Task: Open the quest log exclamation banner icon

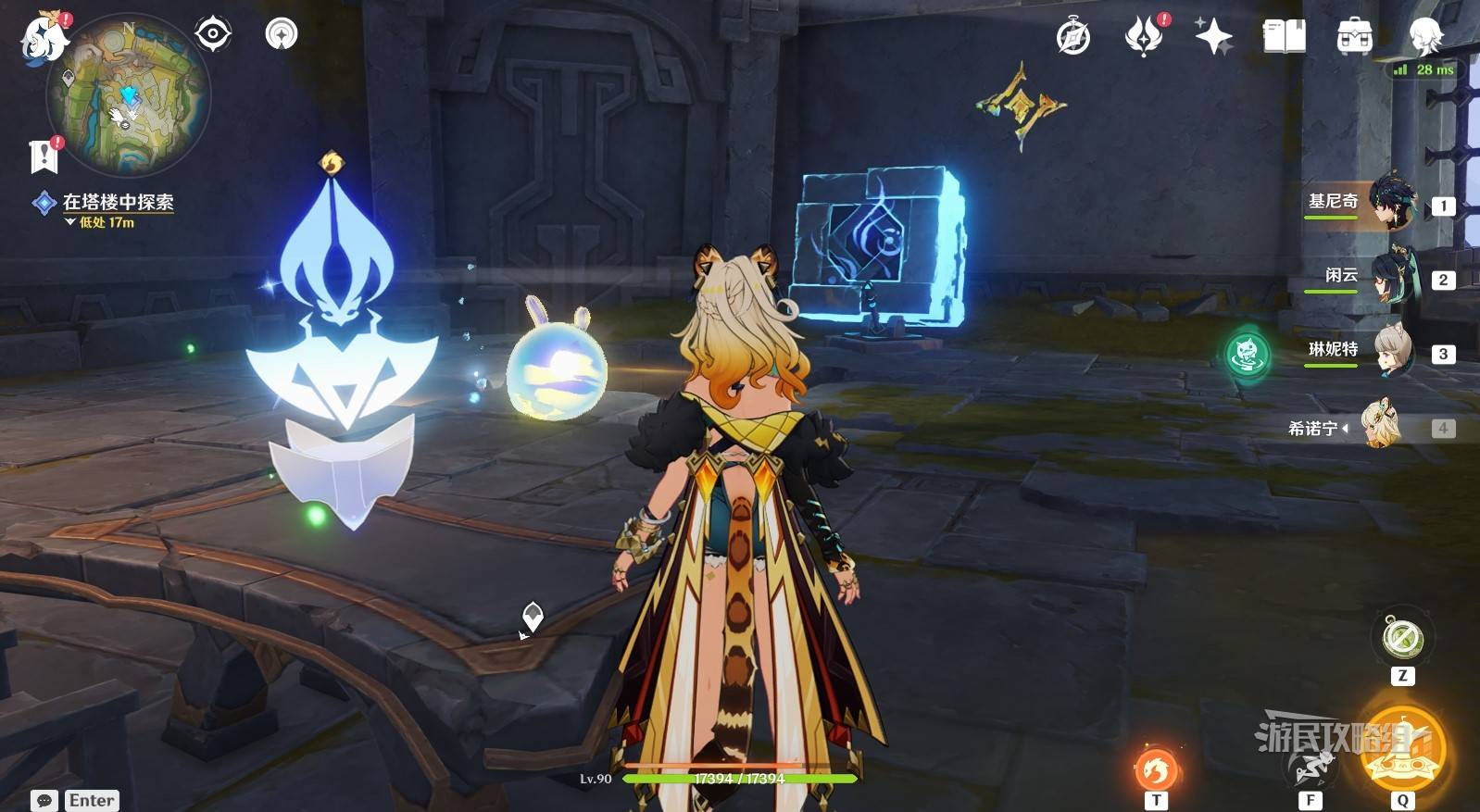Action: pyautogui.click(x=44, y=156)
